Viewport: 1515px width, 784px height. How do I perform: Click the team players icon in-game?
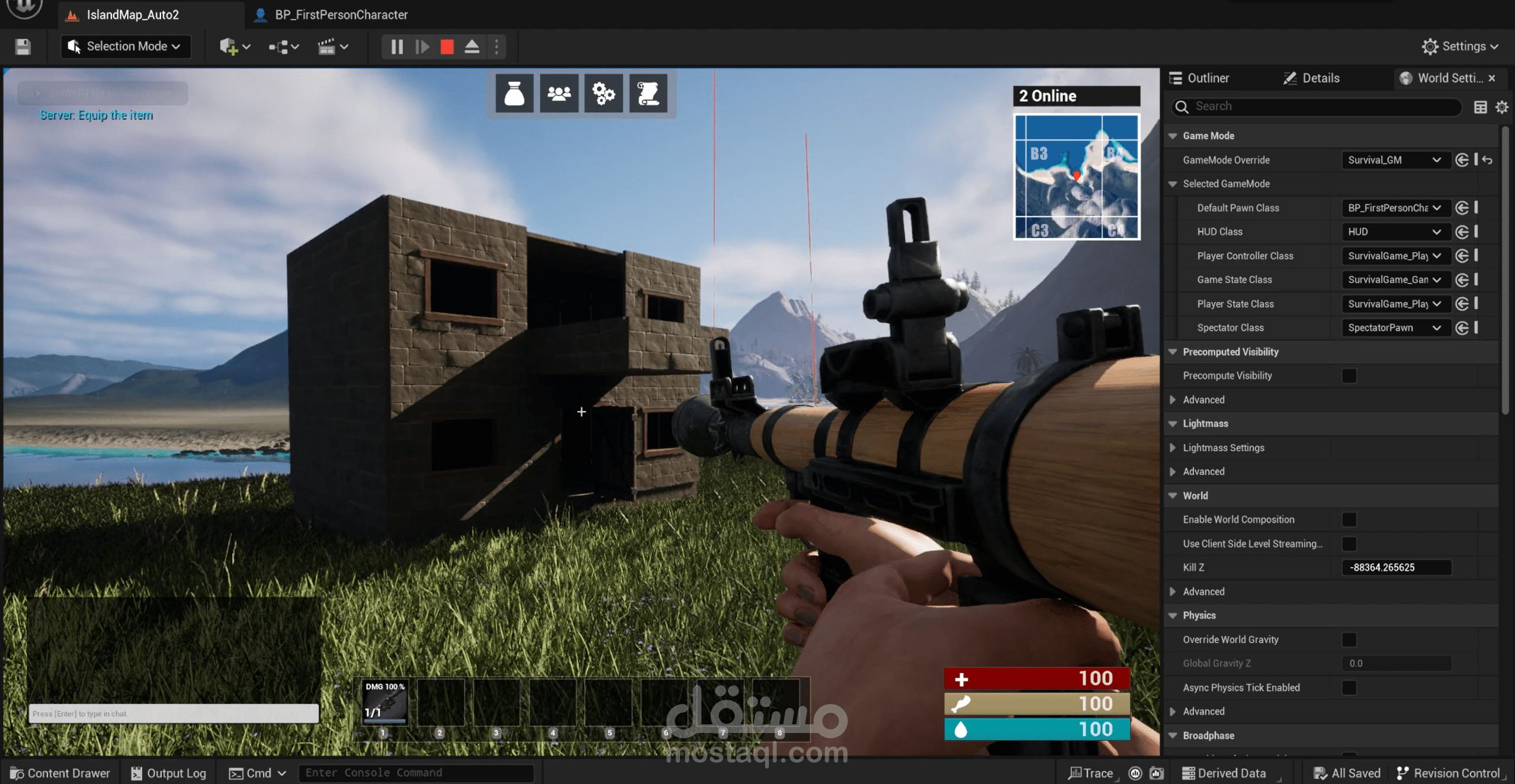tap(559, 93)
